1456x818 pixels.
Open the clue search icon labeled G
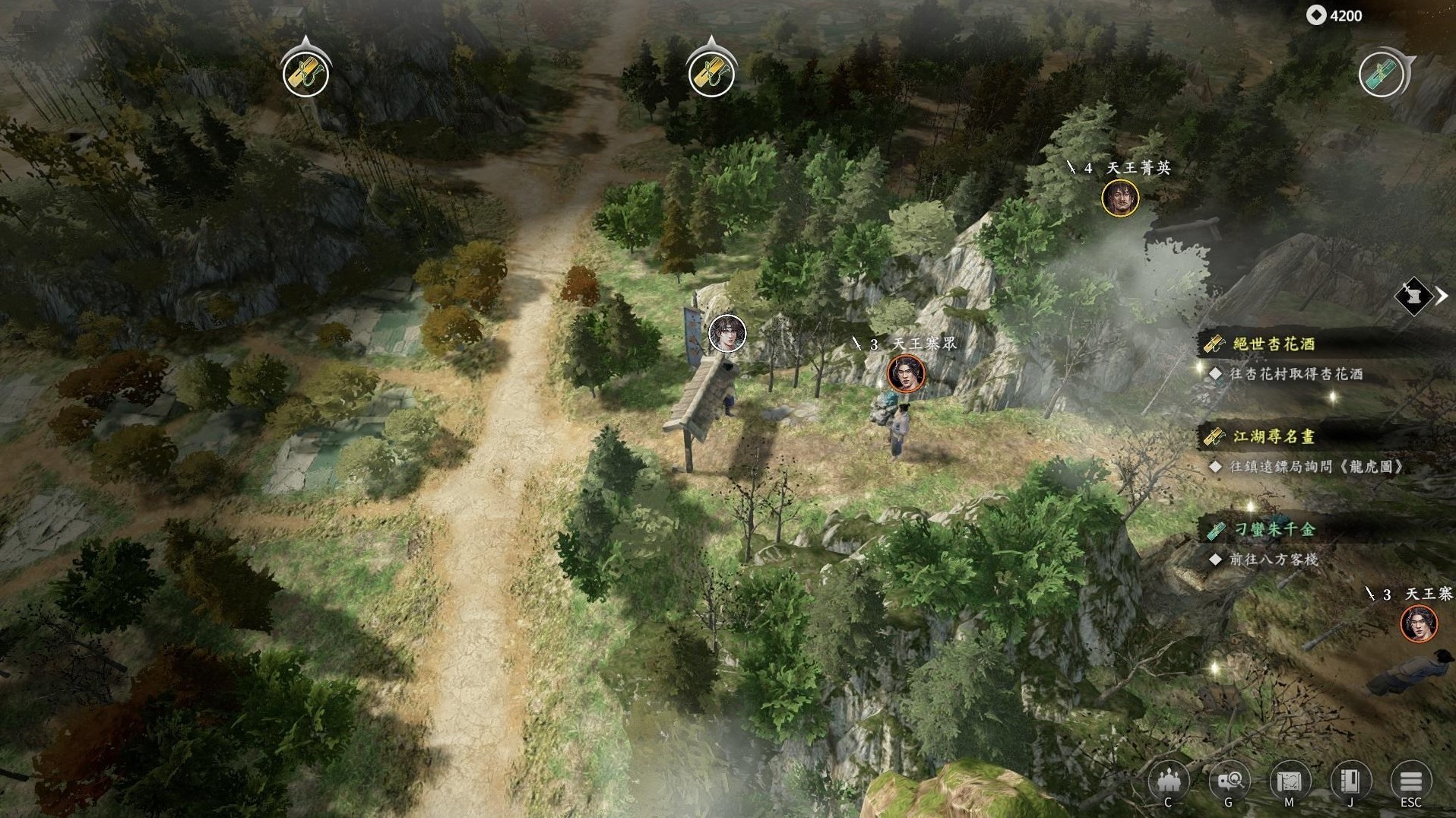pyautogui.click(x=1229, y=781)
